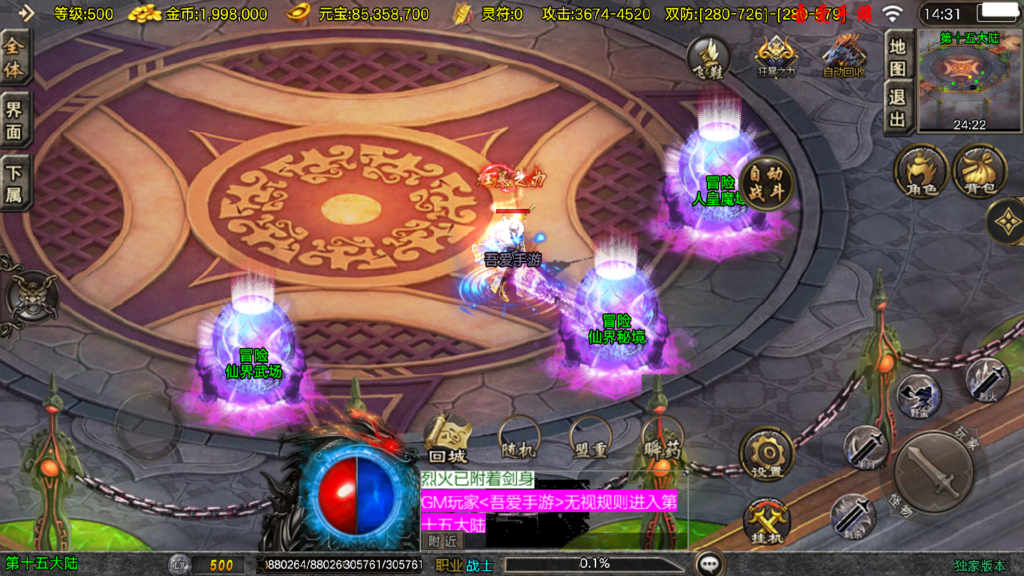Toggle 自动战斗 auto battle

coord(766,181)
